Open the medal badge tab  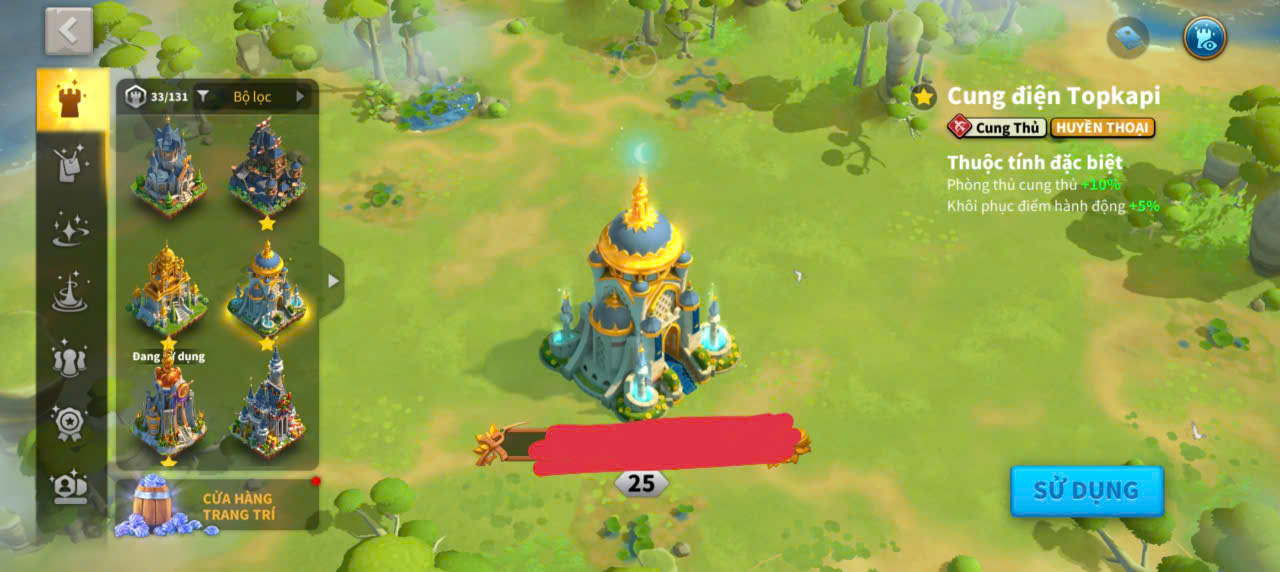(70, 422)
